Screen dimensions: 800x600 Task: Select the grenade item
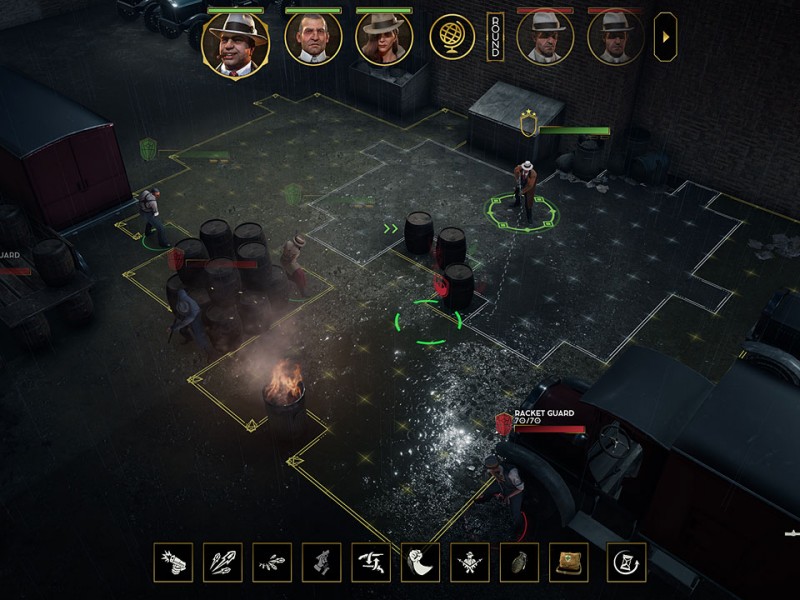(519, 562)
